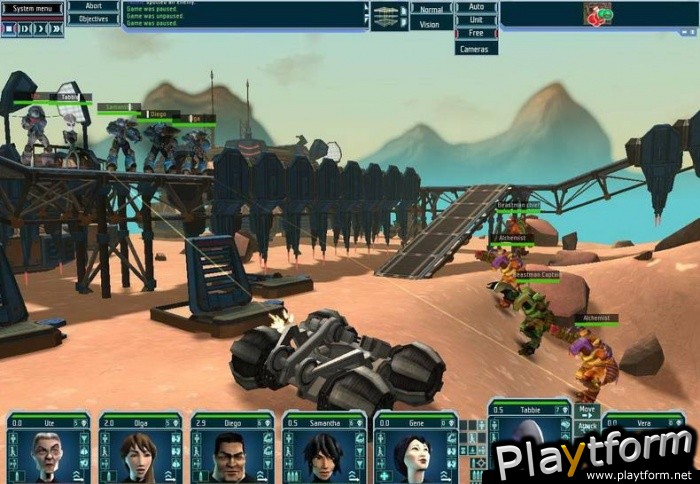Click the Move command button
700x484 pixels.
587,410
